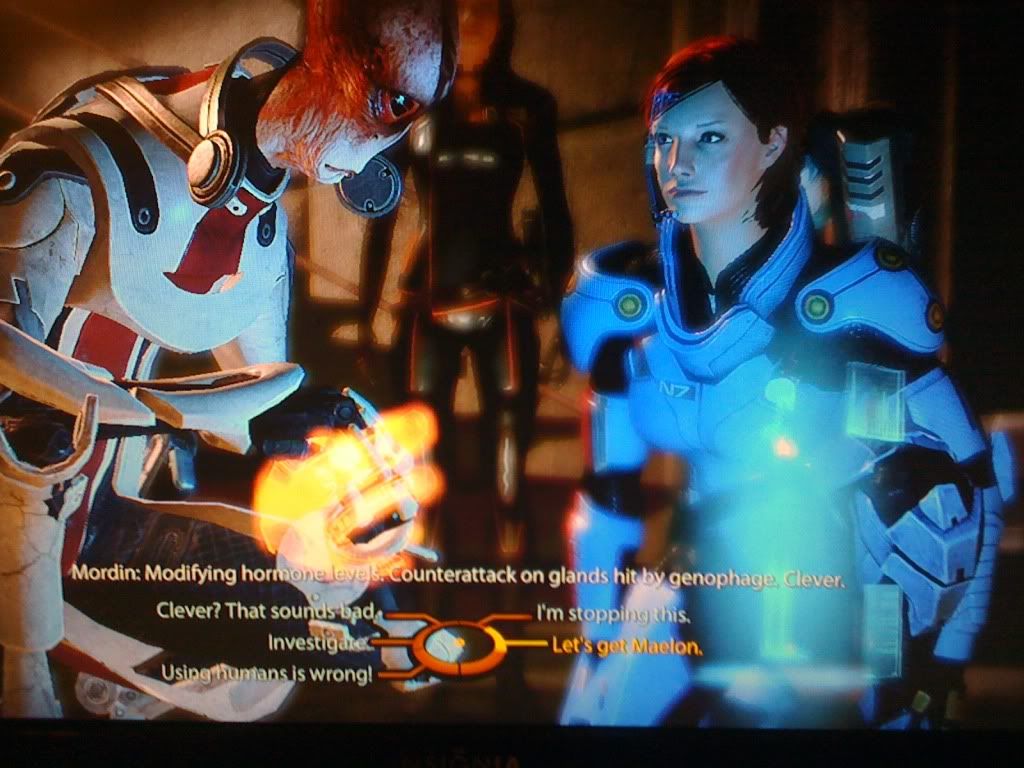Select "Let's get Maelon." dialogue option
Image resolution: width=1024 pixels, height=768 pixels.
coord(627,645)
